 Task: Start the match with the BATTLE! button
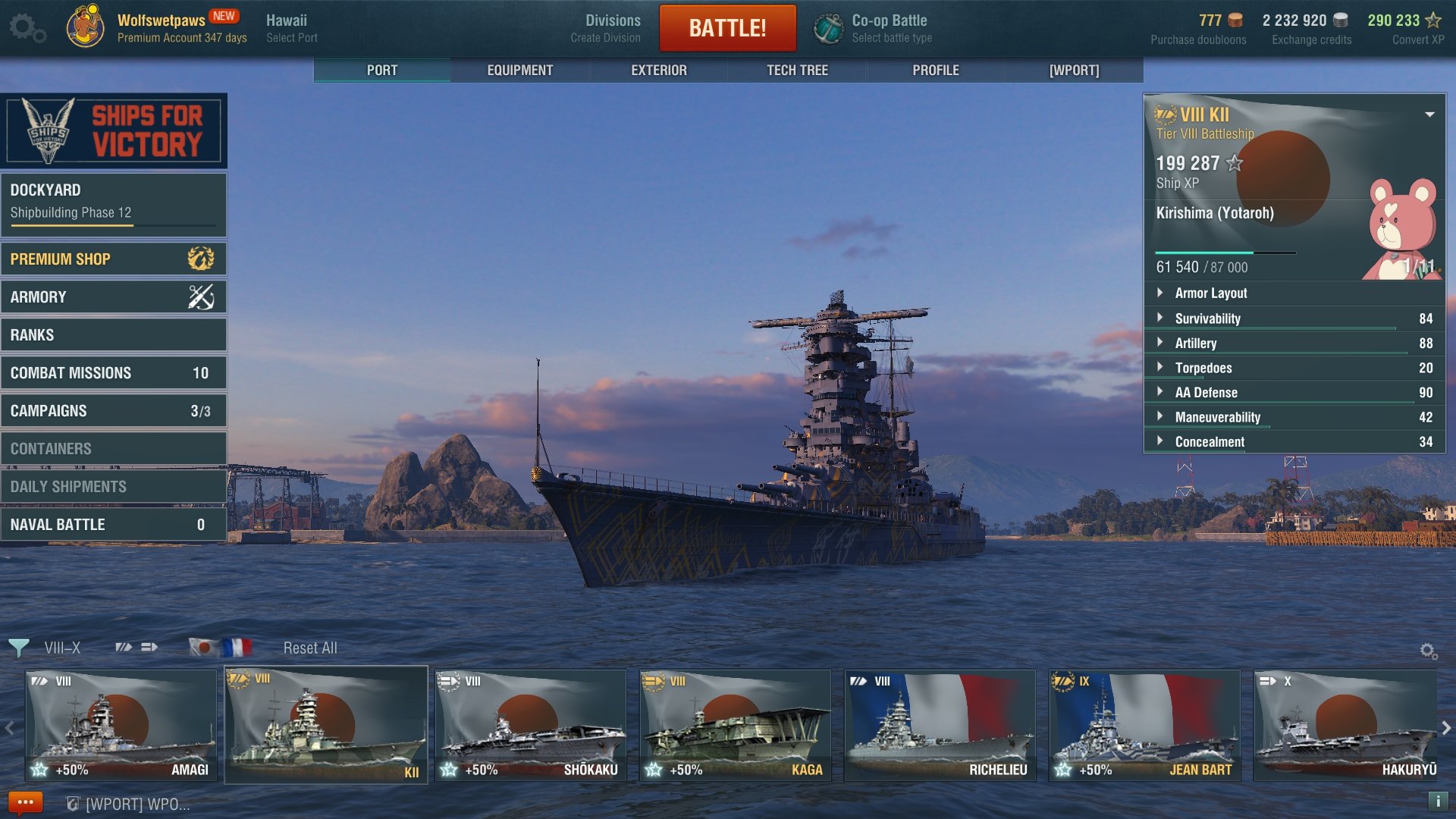[x=727, y=28]
